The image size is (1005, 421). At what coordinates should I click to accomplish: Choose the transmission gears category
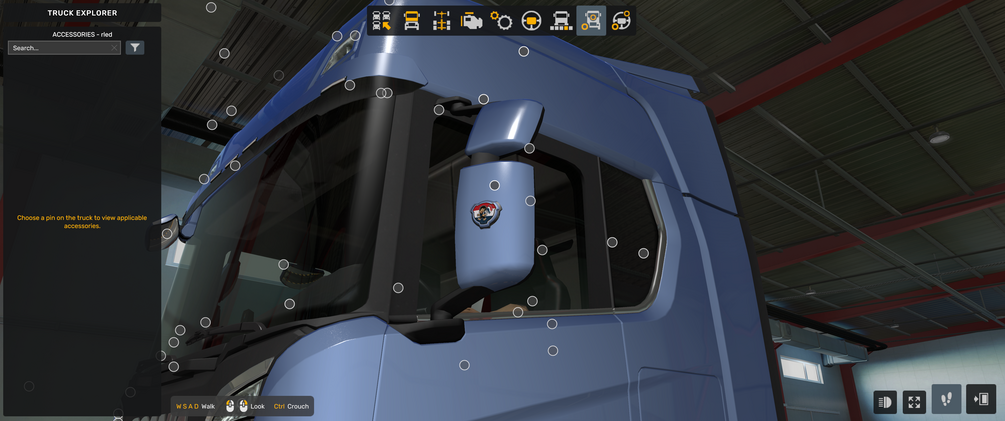point(502,21)
